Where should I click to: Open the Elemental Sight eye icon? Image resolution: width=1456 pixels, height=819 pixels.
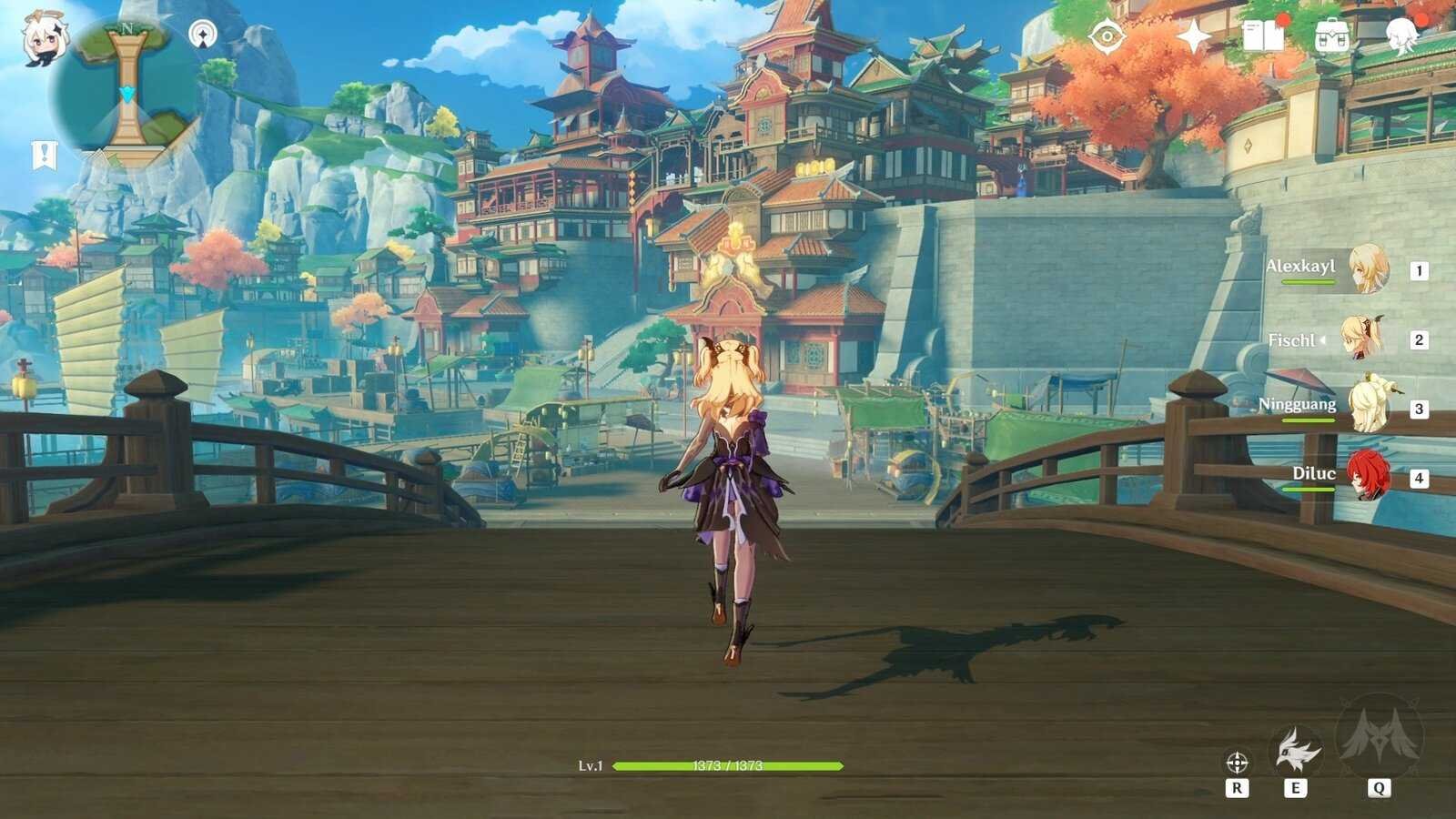pyautogui.click(x=1107, y=37)
